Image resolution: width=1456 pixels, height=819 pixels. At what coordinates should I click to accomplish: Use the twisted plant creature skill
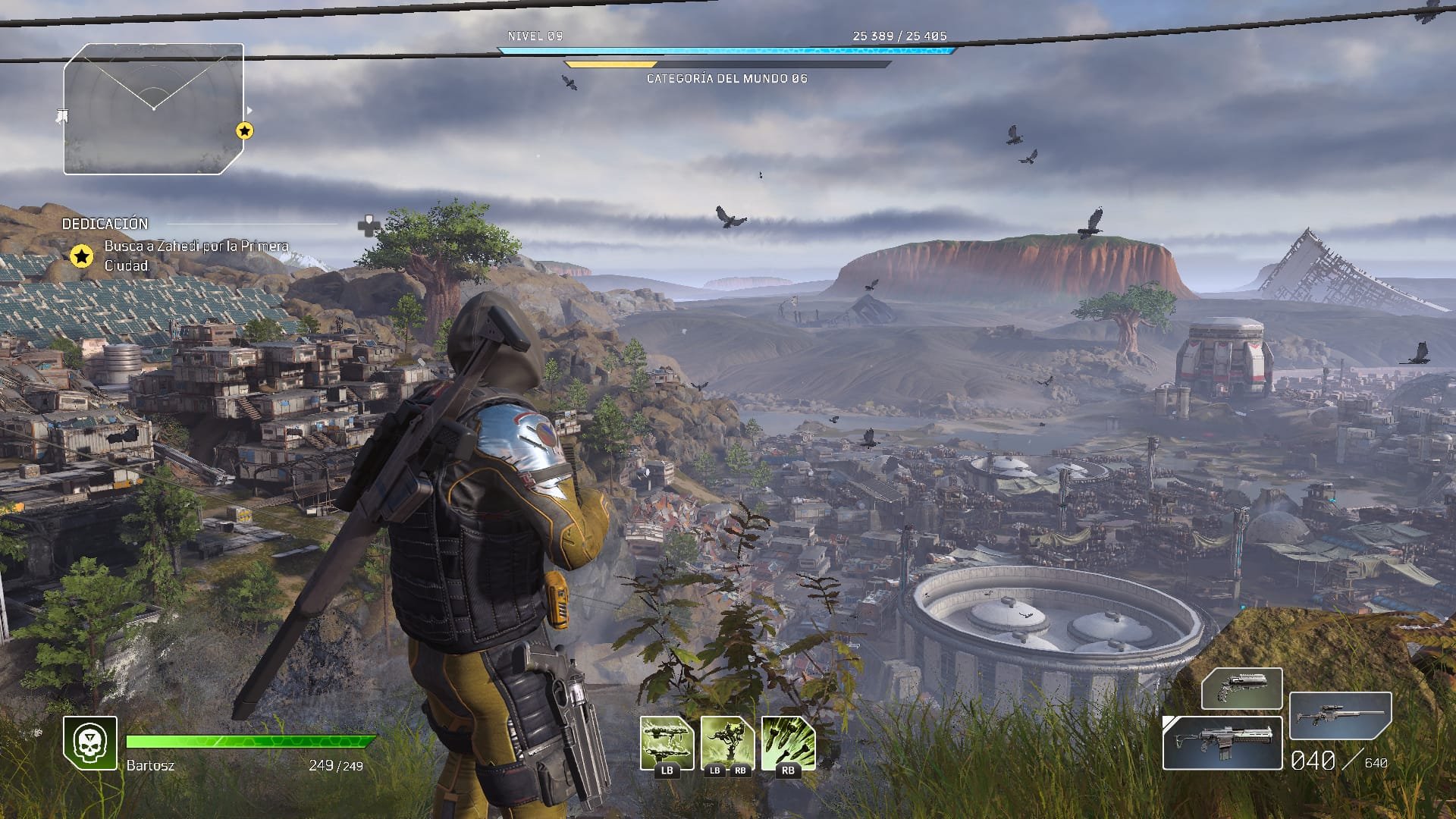click(727, 743)
